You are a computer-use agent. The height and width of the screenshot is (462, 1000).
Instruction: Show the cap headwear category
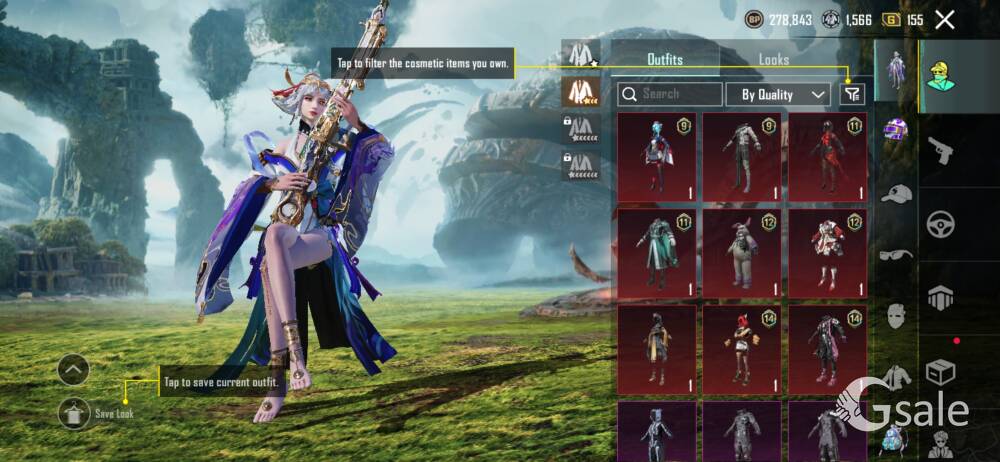pyautogui.click(x=896, y=193)
